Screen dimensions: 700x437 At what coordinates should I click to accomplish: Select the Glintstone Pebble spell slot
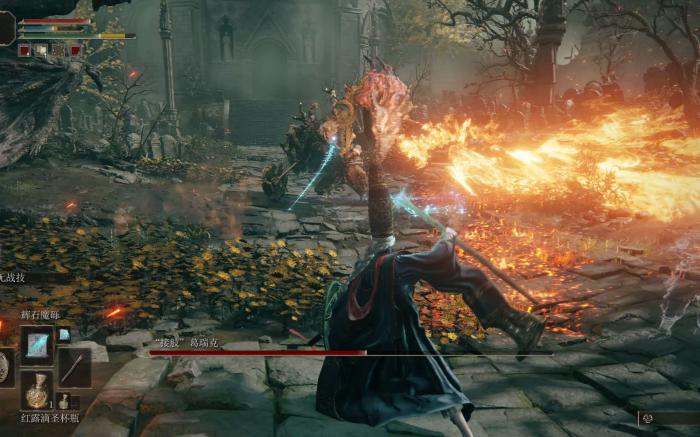[x=37, y=346]
